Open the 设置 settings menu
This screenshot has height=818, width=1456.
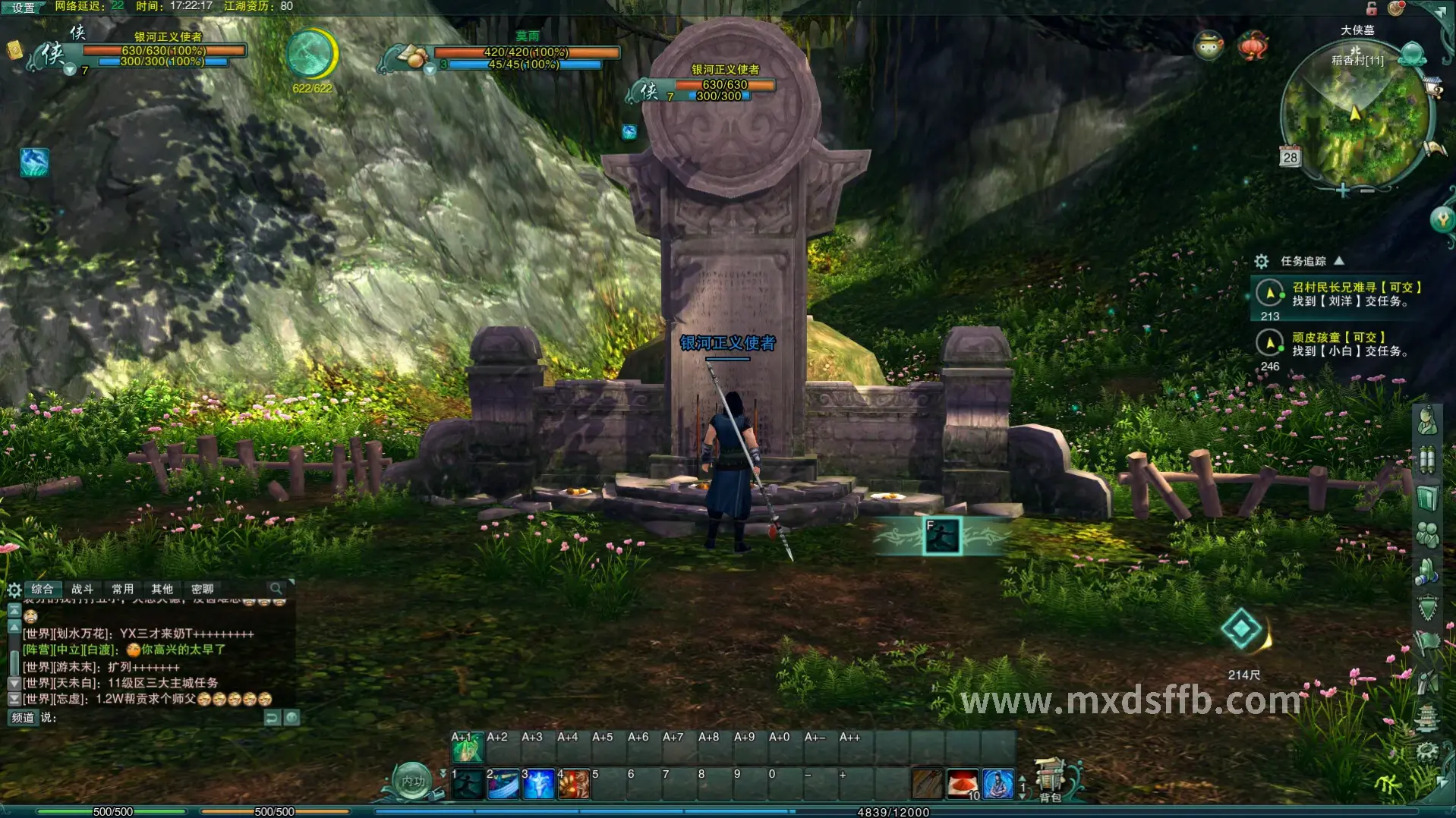click(24, 8)
